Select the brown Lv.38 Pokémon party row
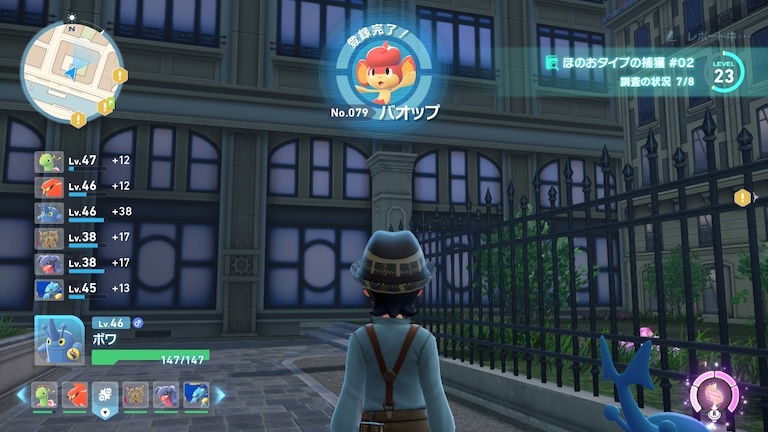This screenshot has width=768, height=432. click(85, 238)
